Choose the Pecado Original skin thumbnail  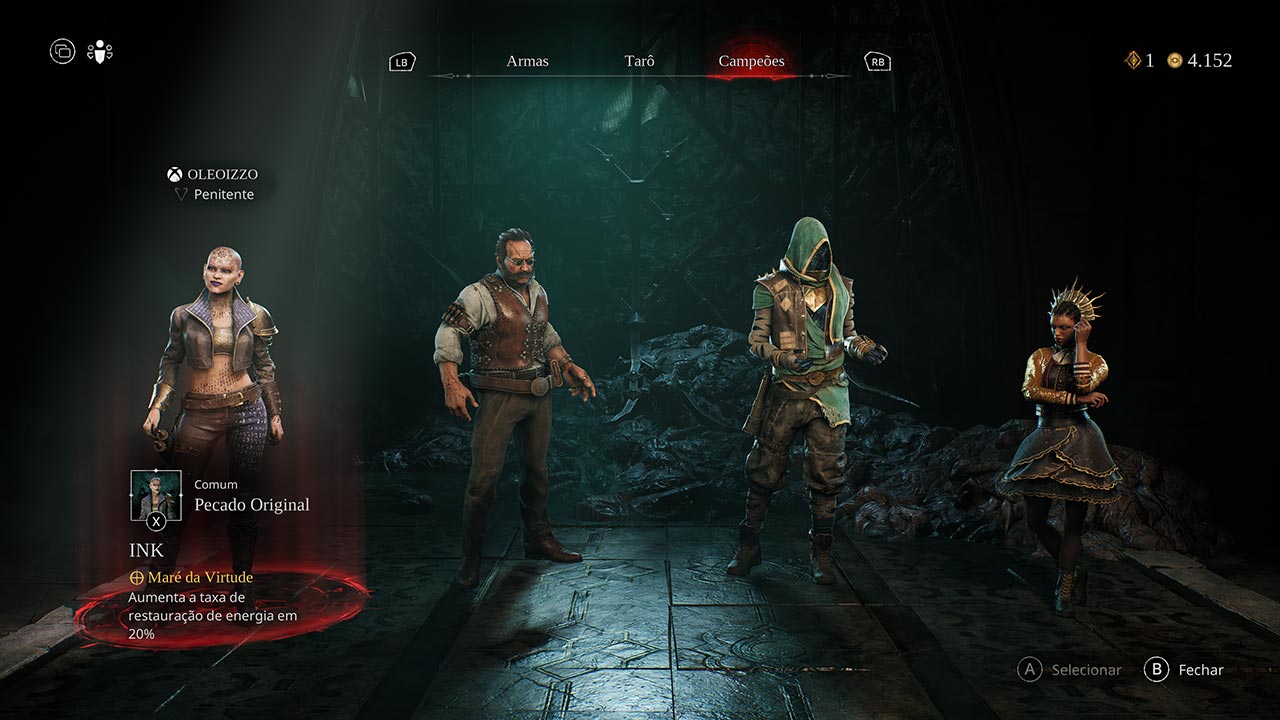156,496
